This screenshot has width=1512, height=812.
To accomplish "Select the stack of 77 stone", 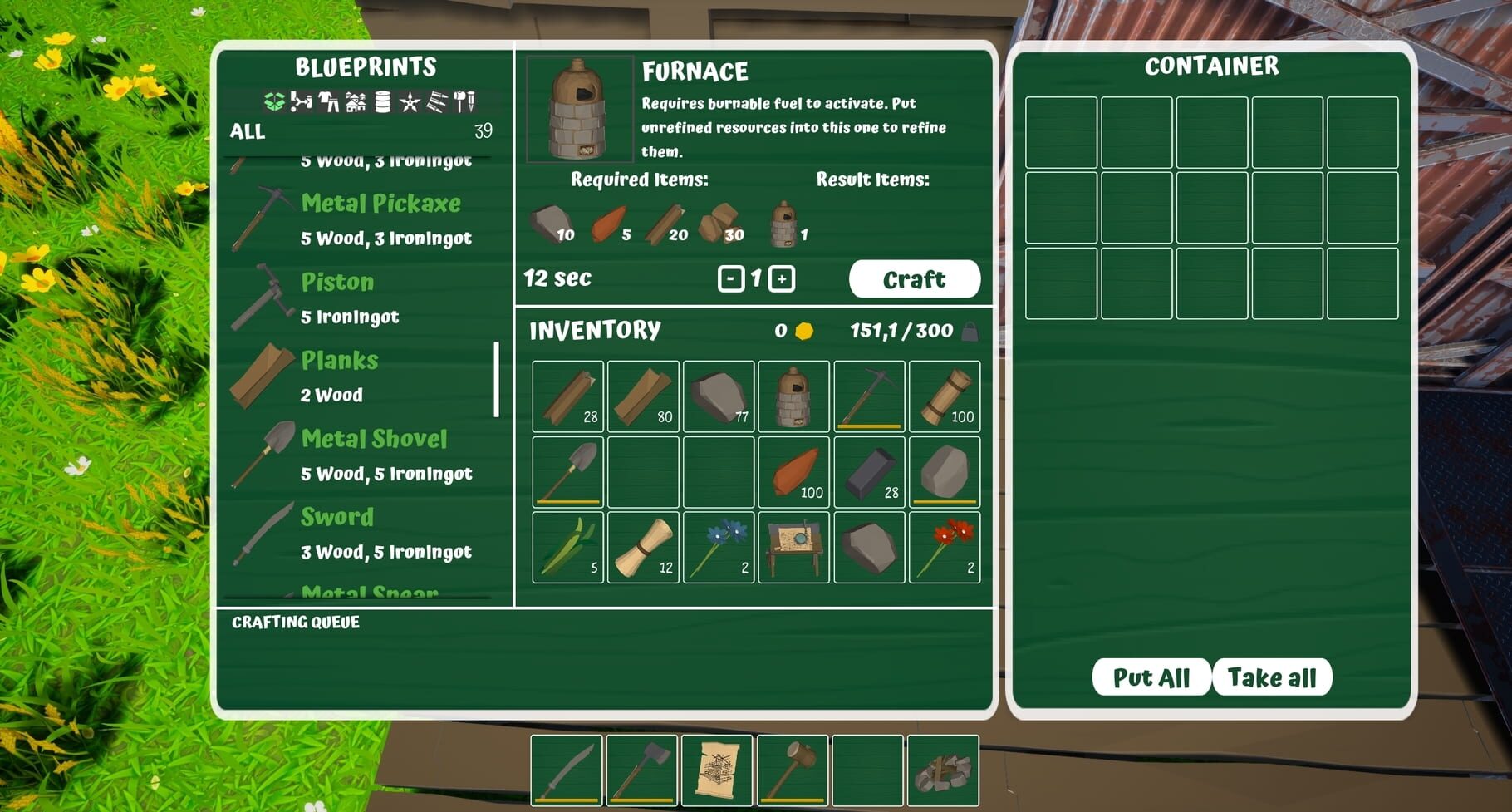I will pos(719,396).
